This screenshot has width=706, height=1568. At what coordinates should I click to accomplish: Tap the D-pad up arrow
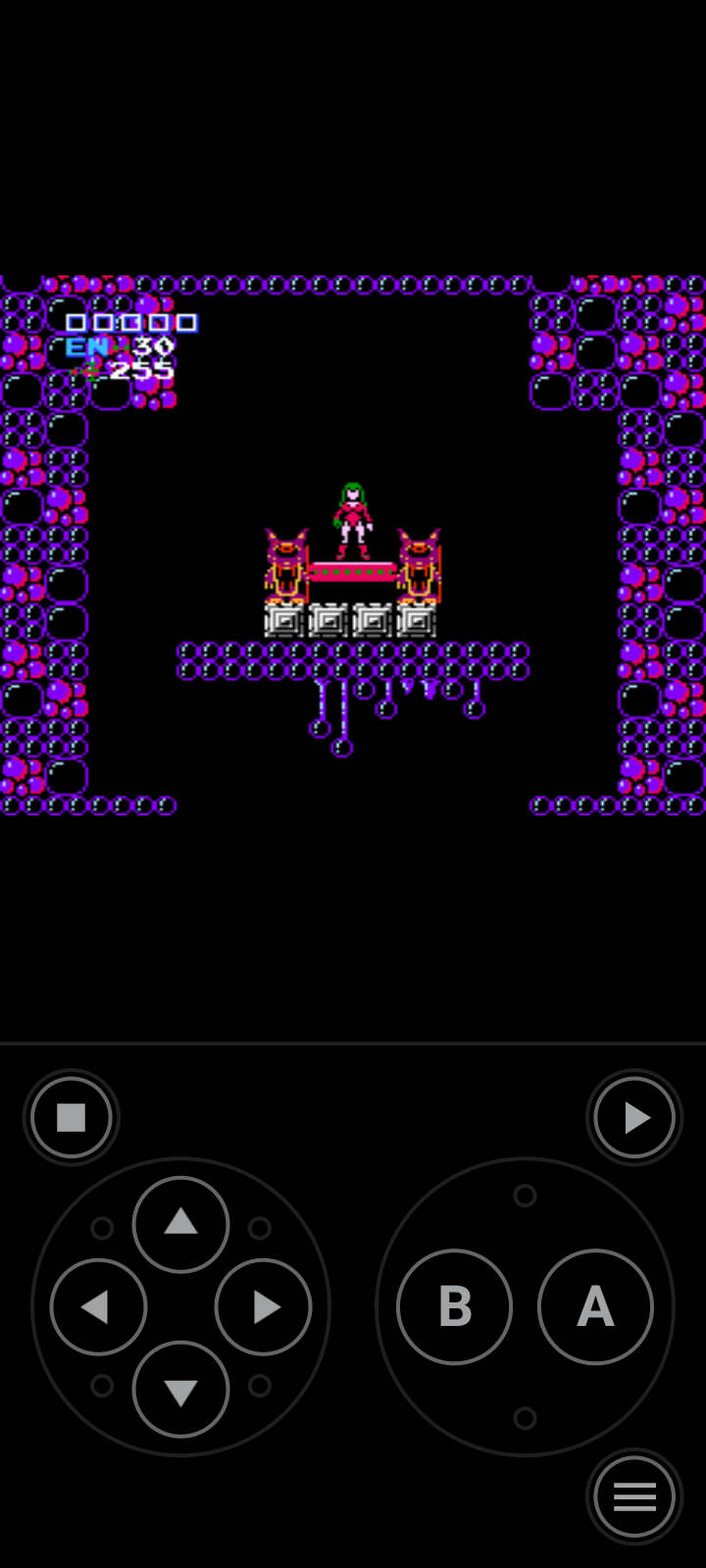pyautogui.click(x=180, y=1224)
